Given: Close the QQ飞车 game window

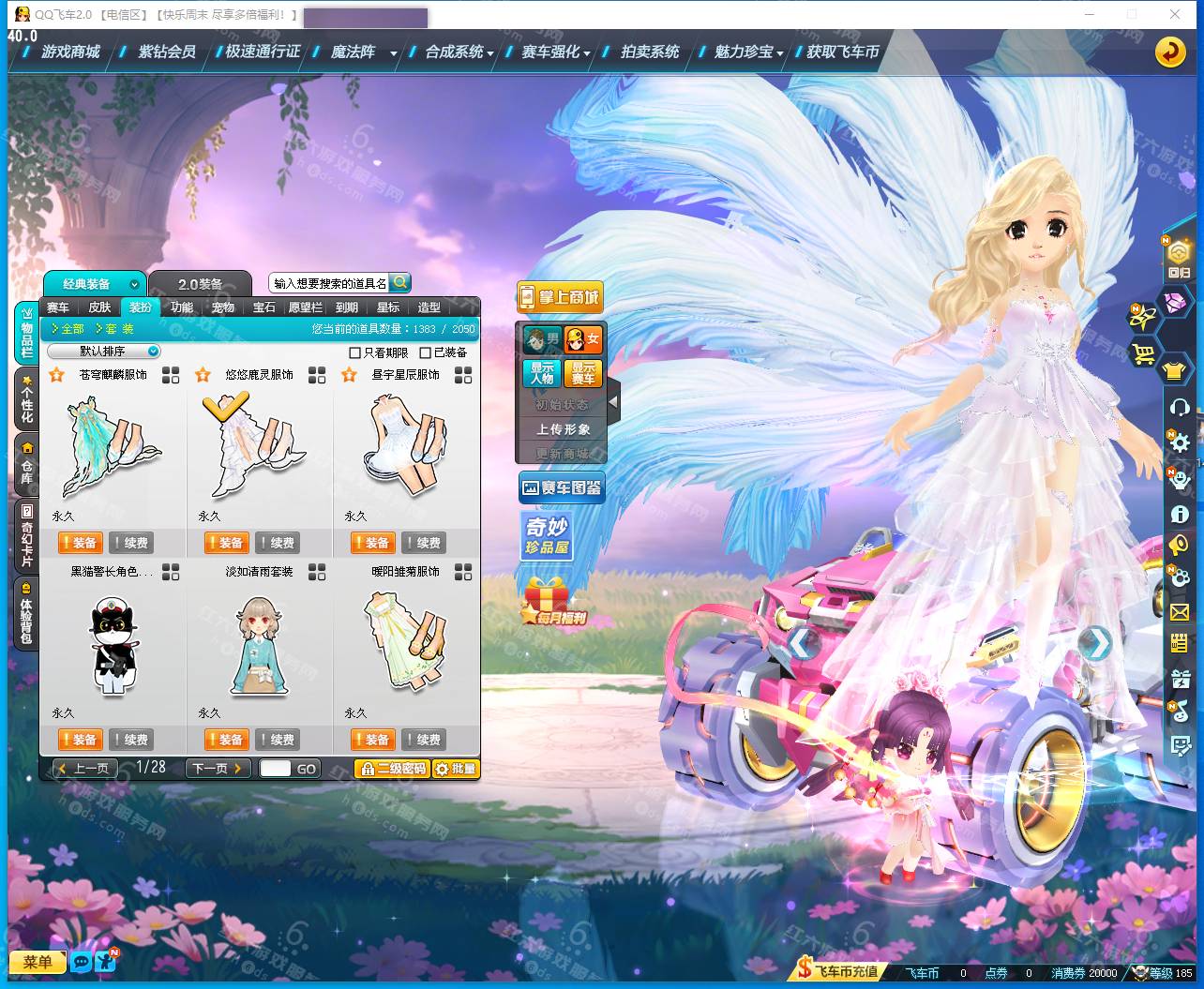Looking at the screenshot, I should pos(1175,14).
